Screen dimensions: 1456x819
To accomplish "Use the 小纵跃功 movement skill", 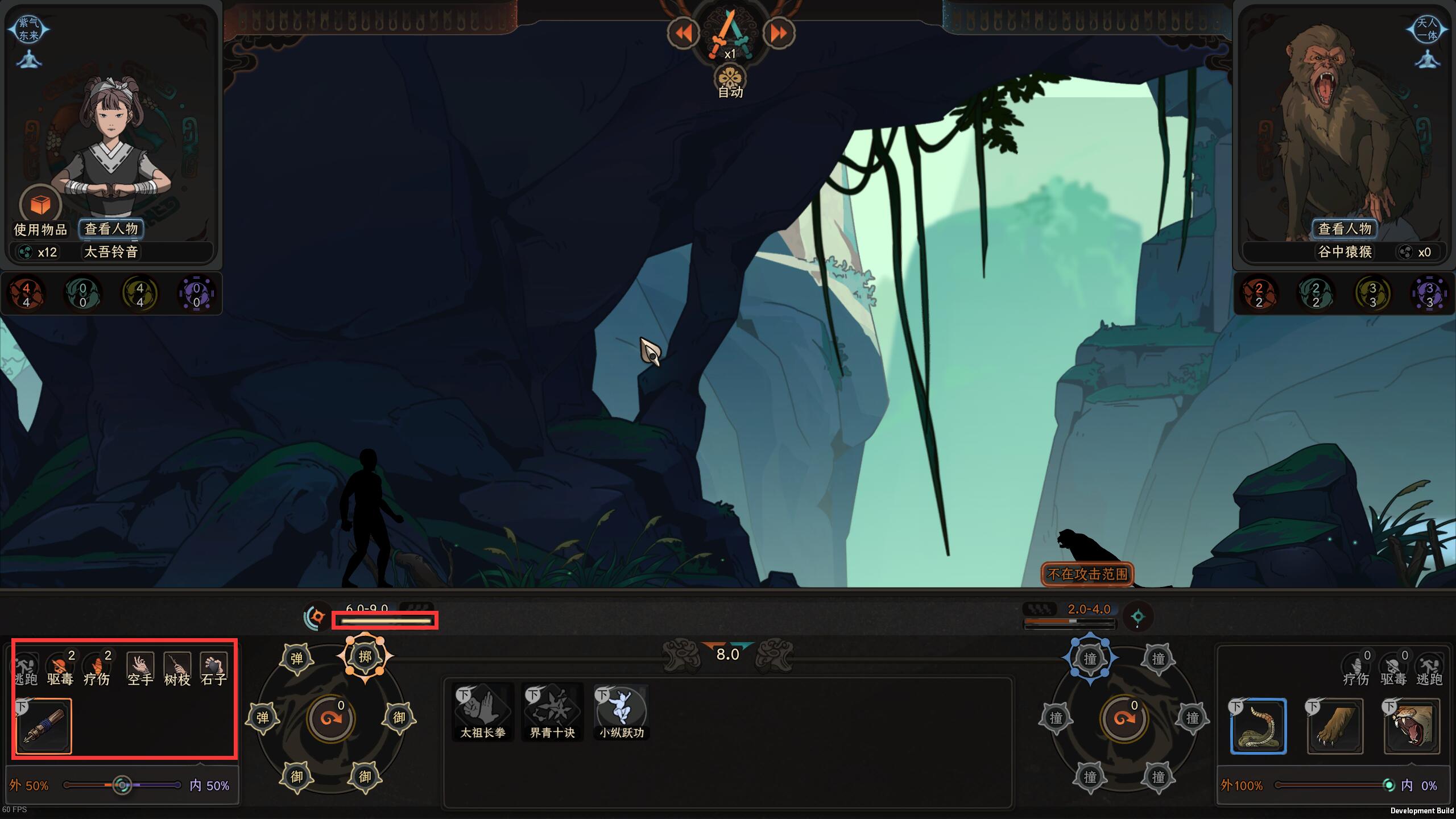I will click(621, 712).
